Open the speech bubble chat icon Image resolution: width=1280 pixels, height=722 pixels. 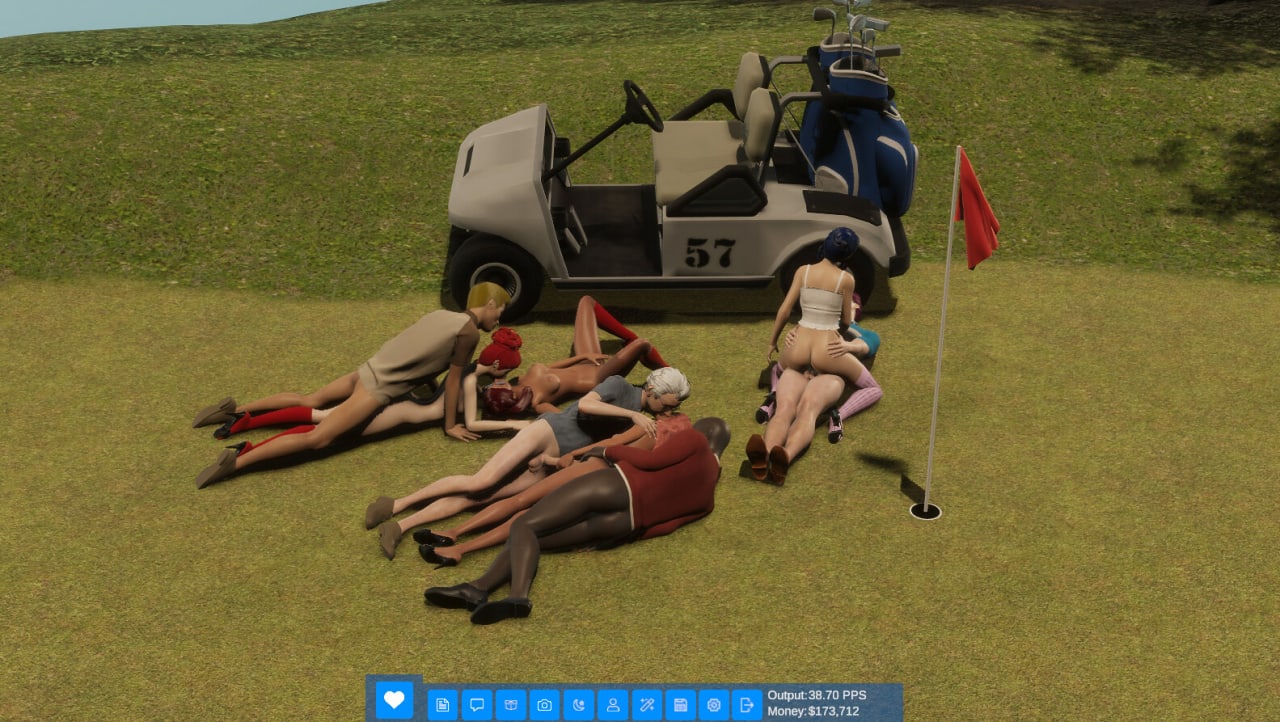click(x=476, y=705)
